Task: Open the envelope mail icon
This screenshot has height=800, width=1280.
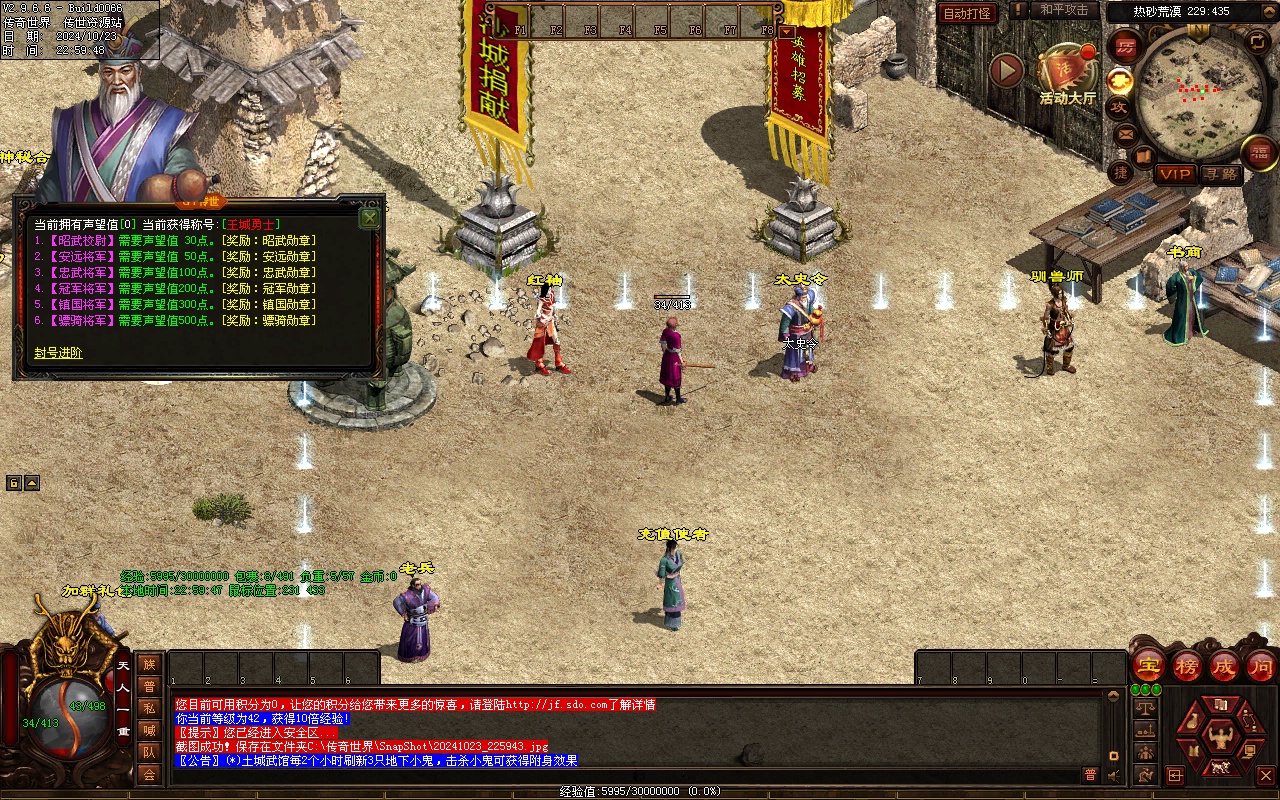Action: (1125, 133)
